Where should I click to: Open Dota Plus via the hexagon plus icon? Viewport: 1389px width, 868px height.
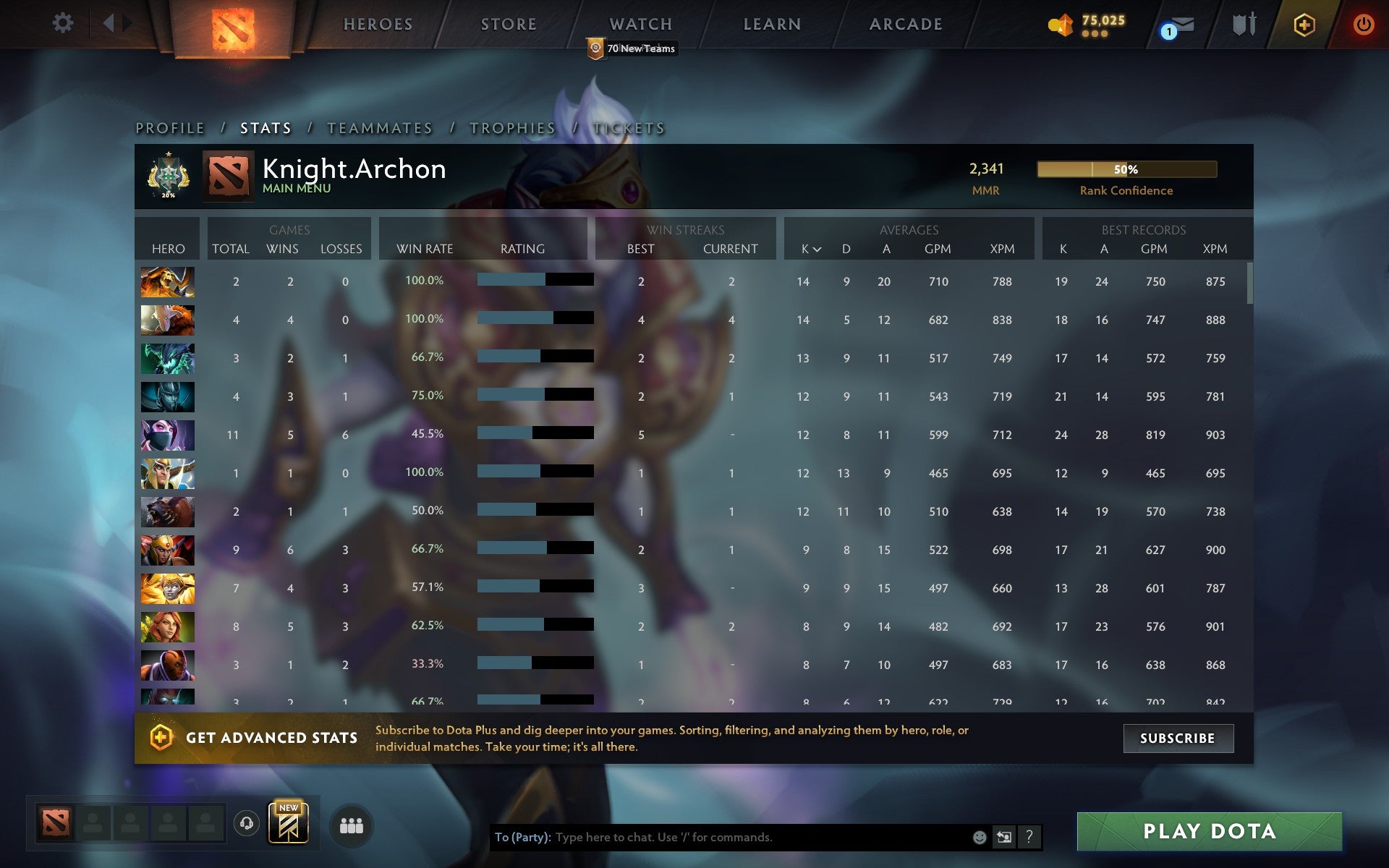[1302, 23]
